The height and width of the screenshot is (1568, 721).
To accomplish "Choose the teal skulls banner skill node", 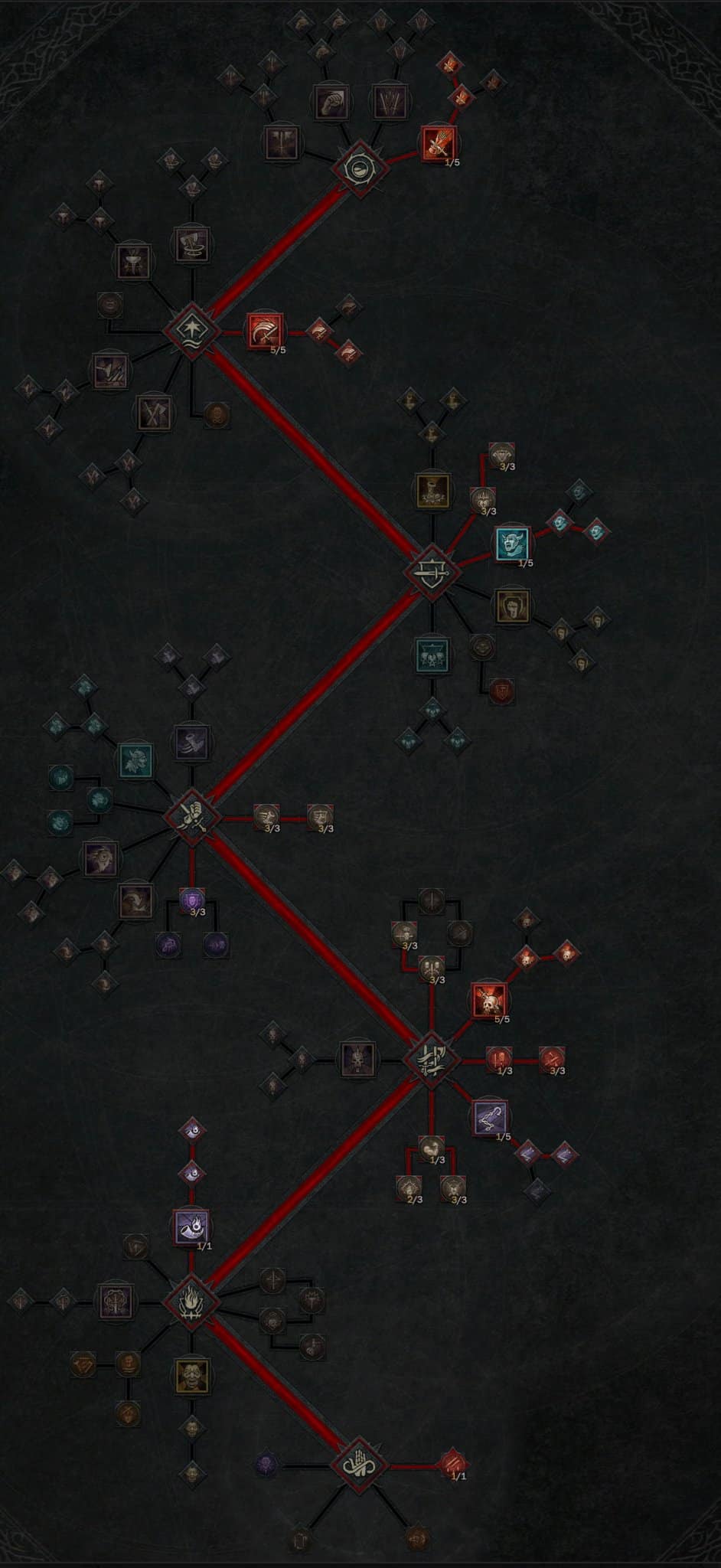I will point(432,655).
